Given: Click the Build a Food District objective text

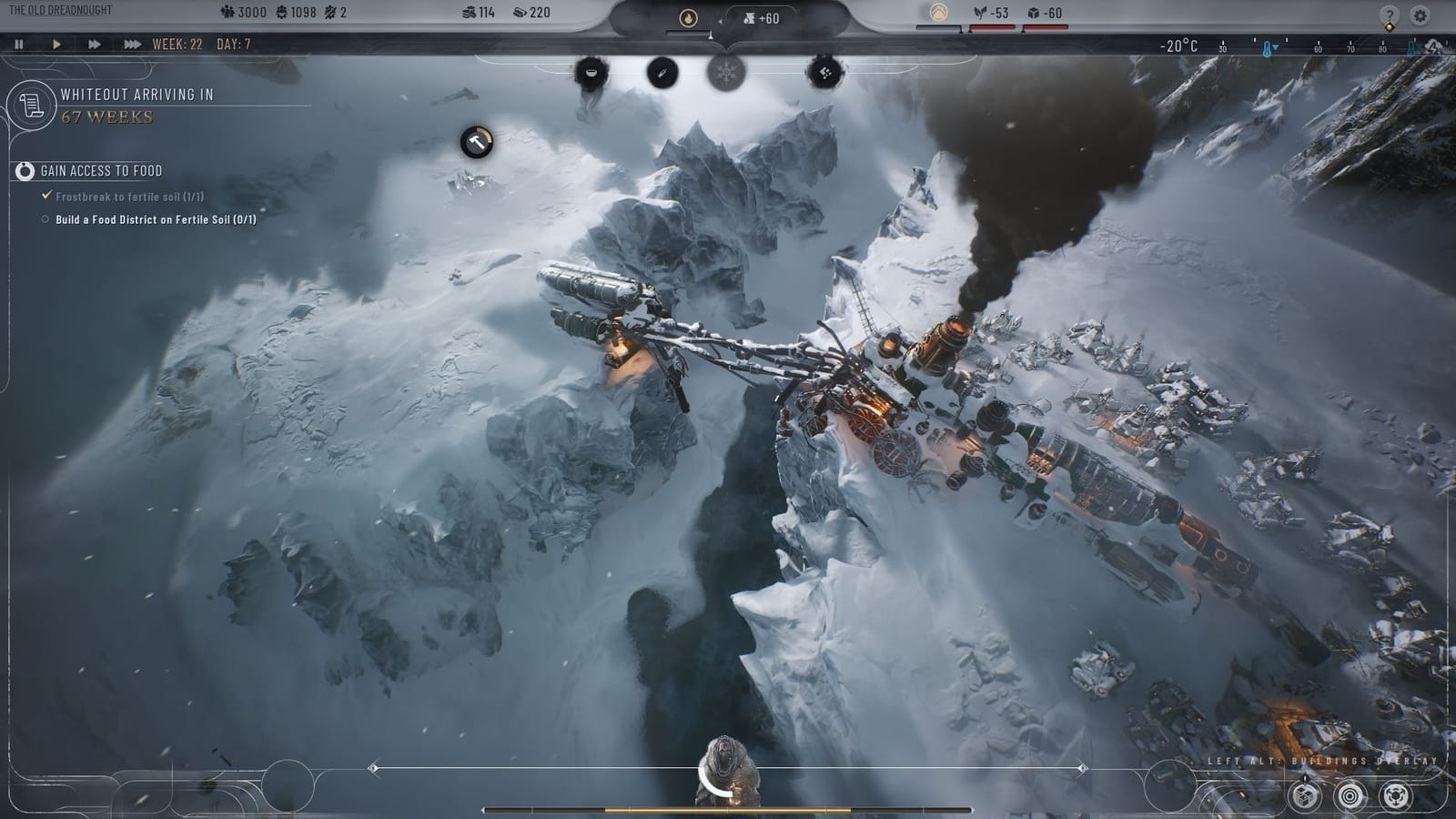Looking at the screenshot, I should pyautogui.click(x=159, y=218).
